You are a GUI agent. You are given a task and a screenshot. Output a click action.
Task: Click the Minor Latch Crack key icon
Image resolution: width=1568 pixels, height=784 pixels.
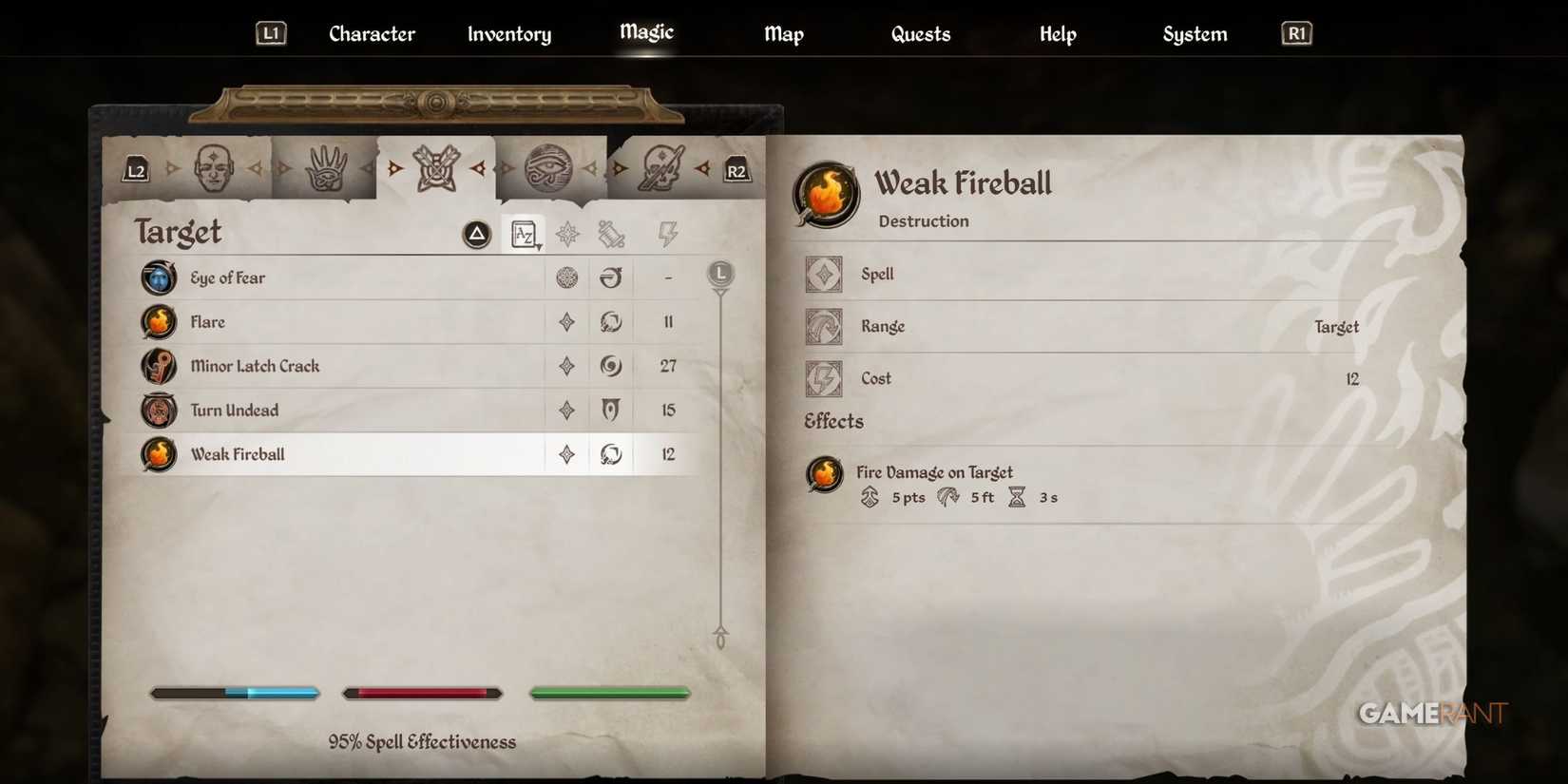[158, 366]
